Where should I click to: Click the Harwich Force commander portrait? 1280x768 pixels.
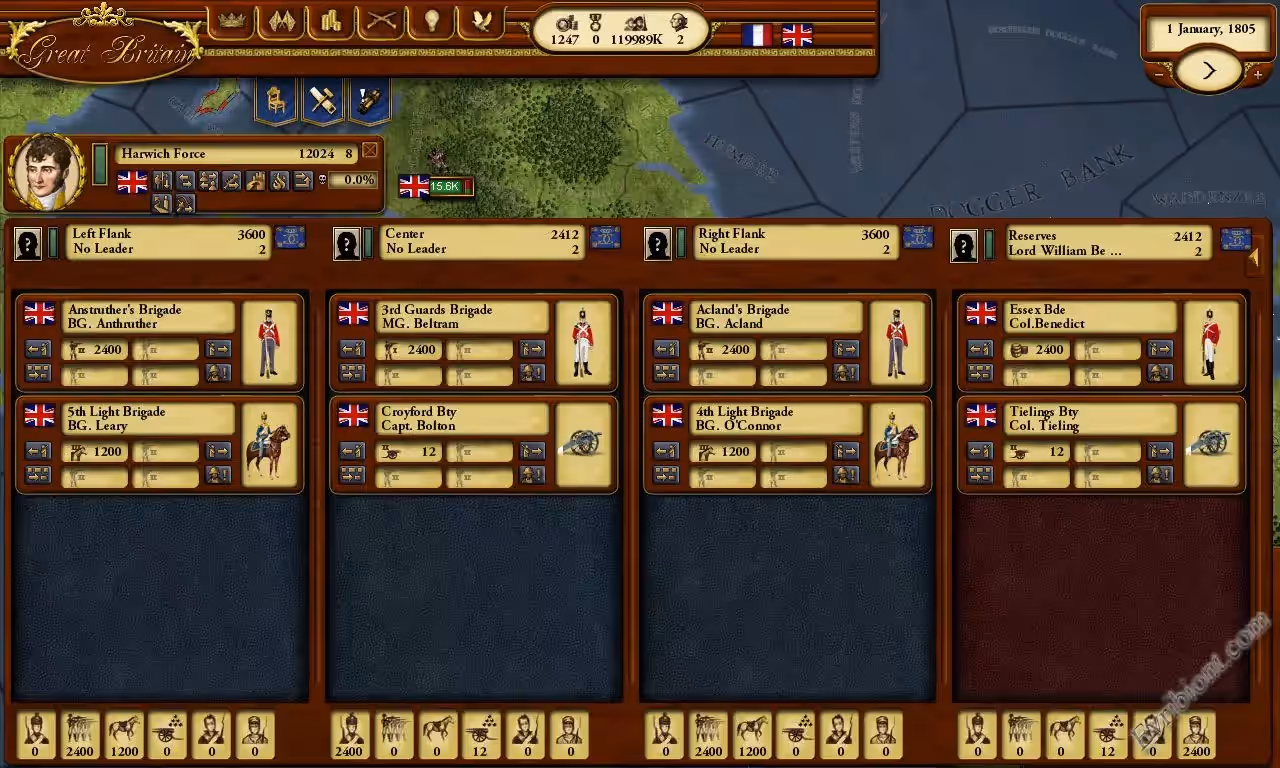46,171
